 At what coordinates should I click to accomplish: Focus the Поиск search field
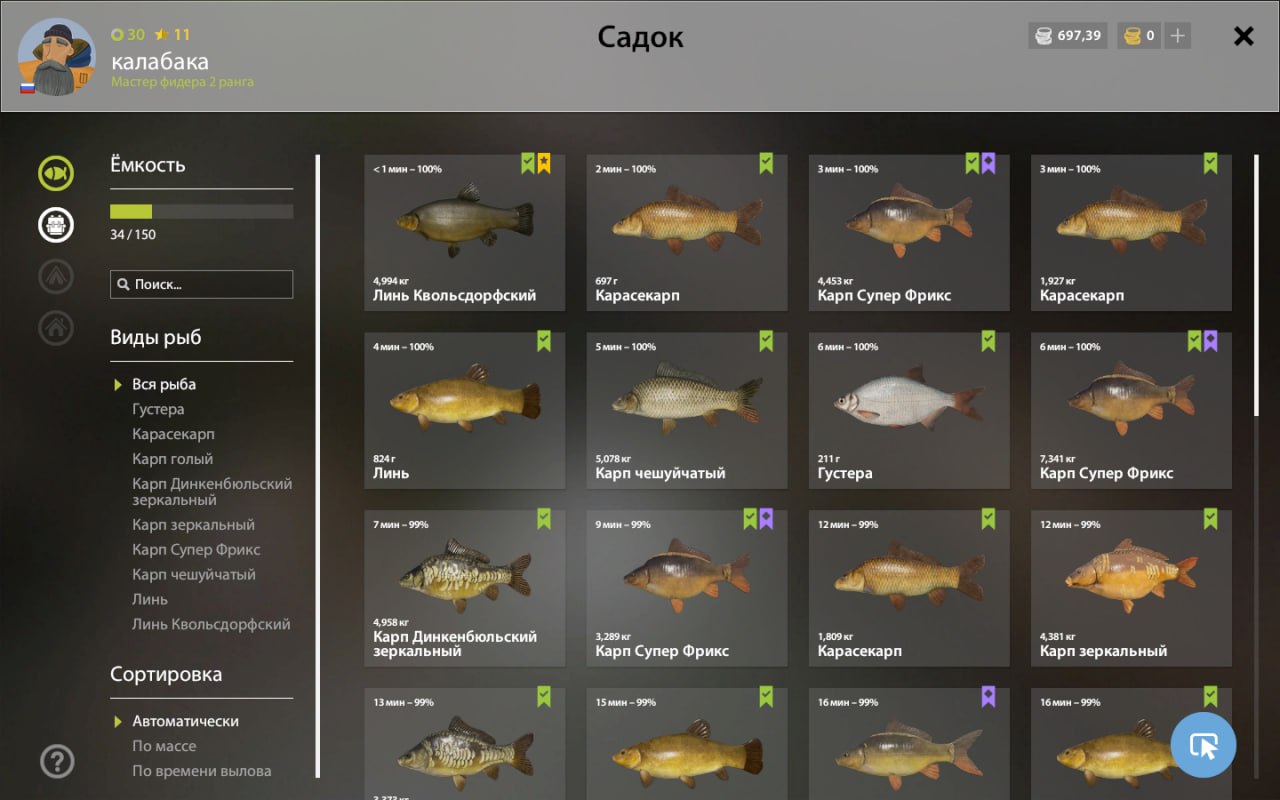click(x=202, y=284)
